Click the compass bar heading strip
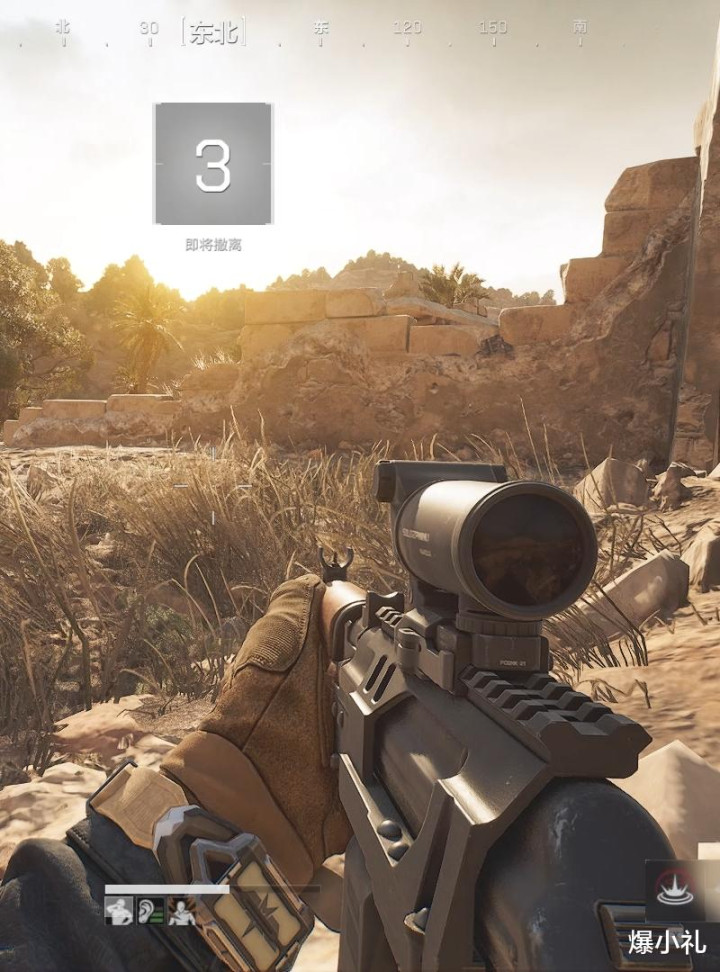 320,30
